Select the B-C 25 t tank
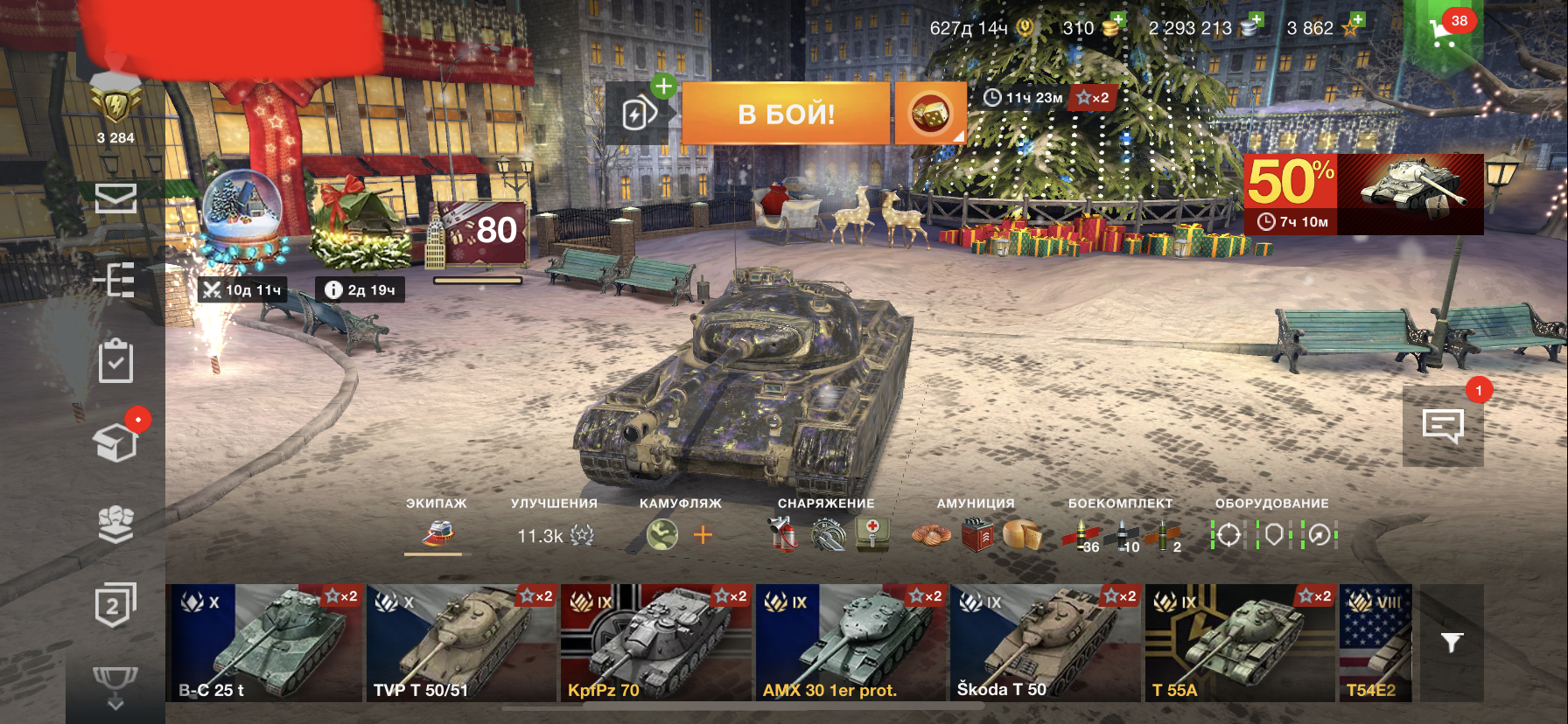The image size is (1568, 724). pyautogui.click(x=263, y=643)
